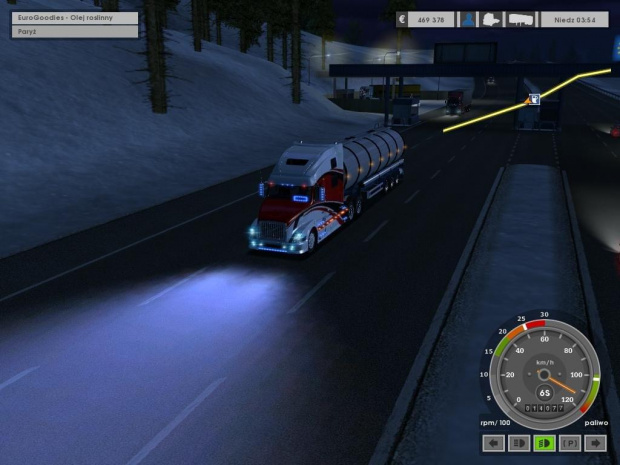Open the EuroGoodies cargo job info
The width and height of the screenshot is (620, 465).
[x=75, y=18]
